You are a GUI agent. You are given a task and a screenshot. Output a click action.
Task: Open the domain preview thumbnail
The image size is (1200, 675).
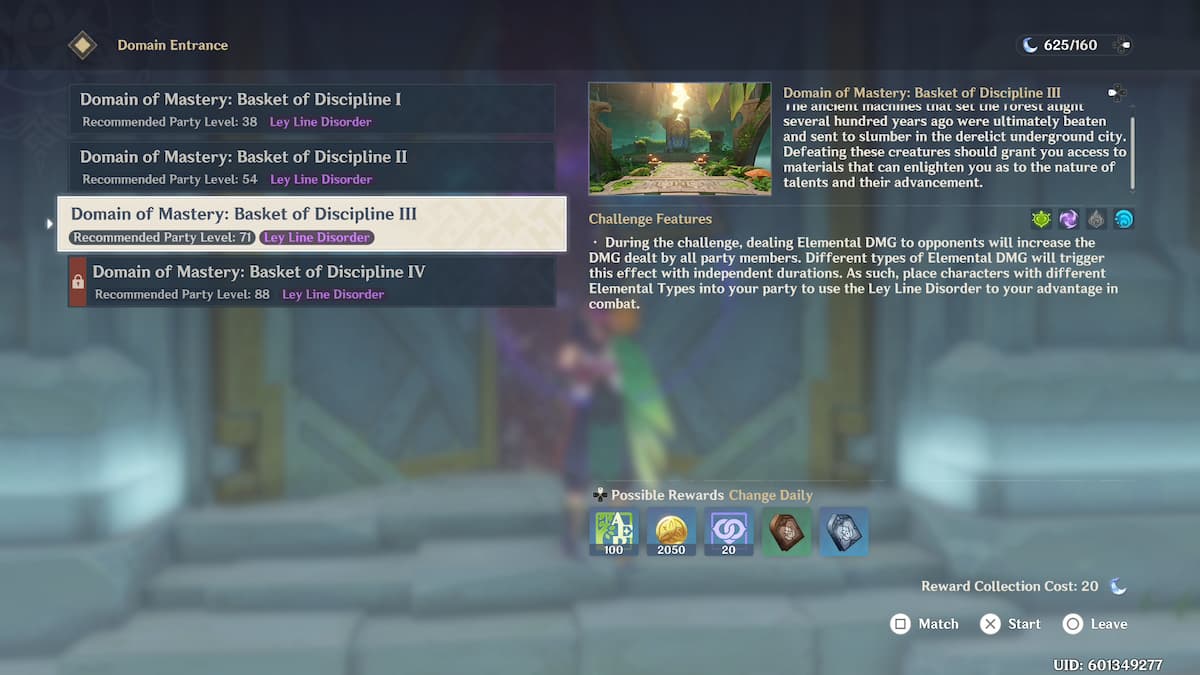680,138
